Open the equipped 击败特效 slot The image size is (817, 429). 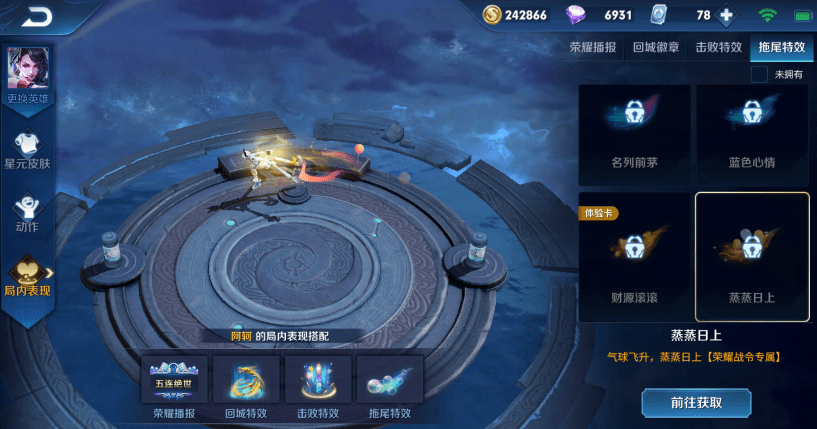tap(318, 386)
